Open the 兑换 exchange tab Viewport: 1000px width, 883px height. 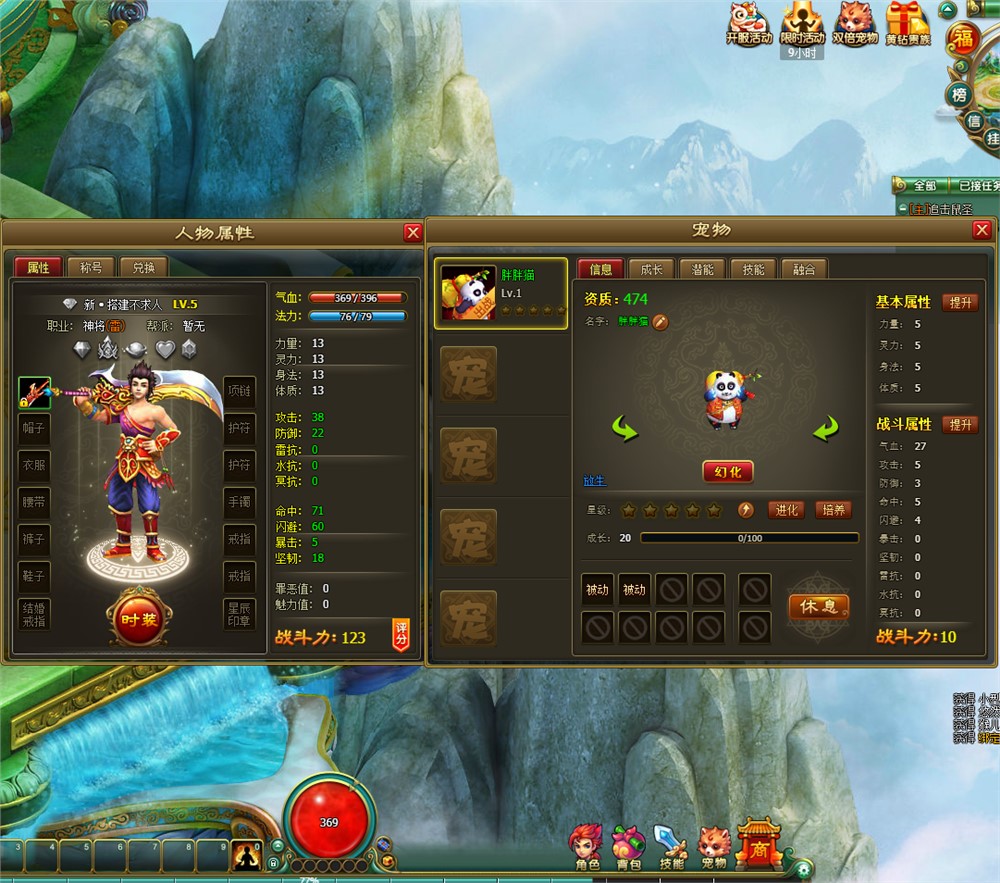(x=143, y=268)
